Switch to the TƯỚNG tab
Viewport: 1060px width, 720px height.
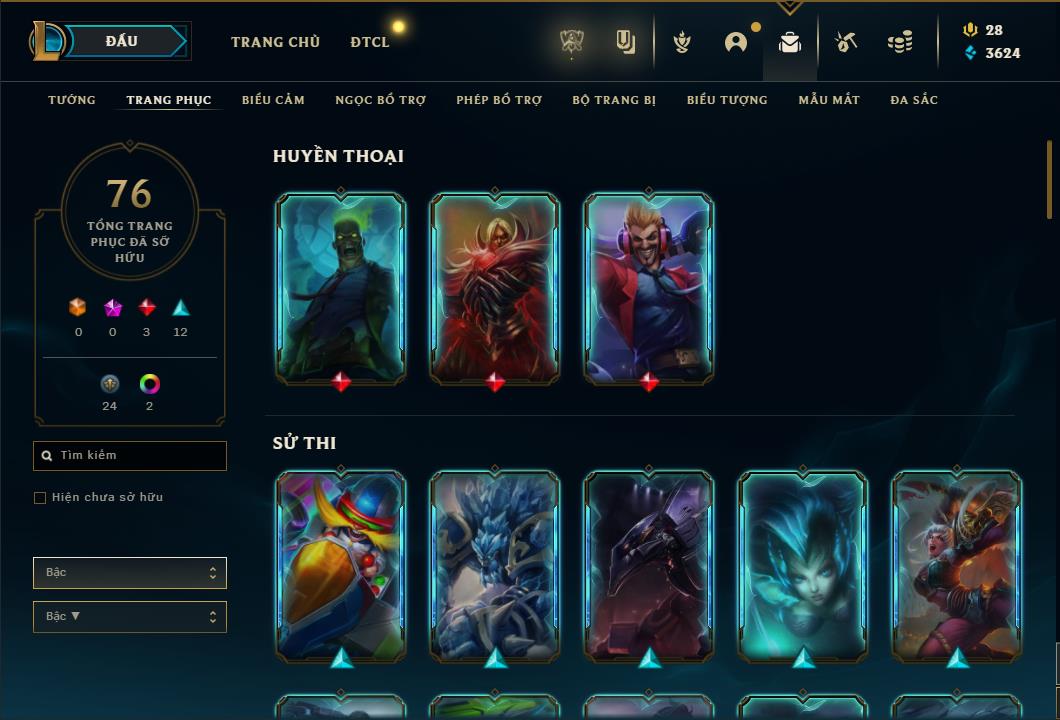coord(72,100)
